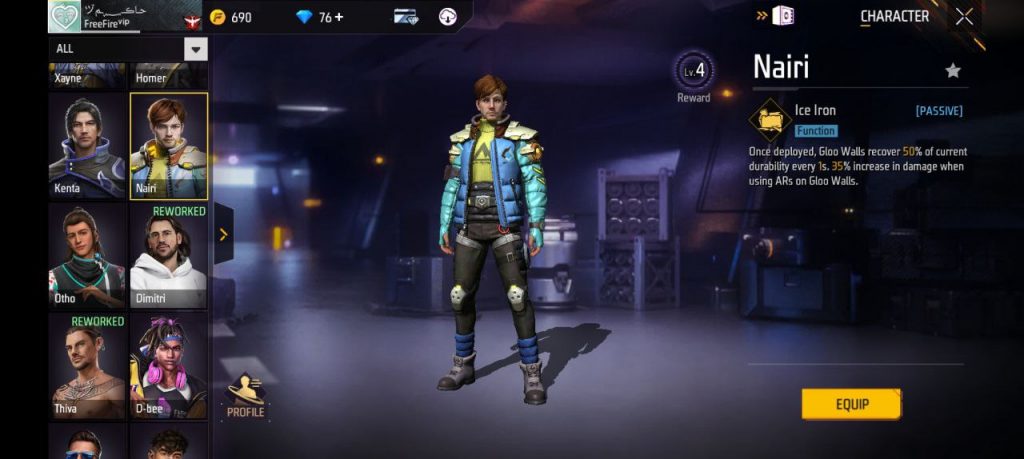Open the Lv.4 Reward badge
Image resolution: width=1024 pixels, height=459 pixels.
click(693, 74)
